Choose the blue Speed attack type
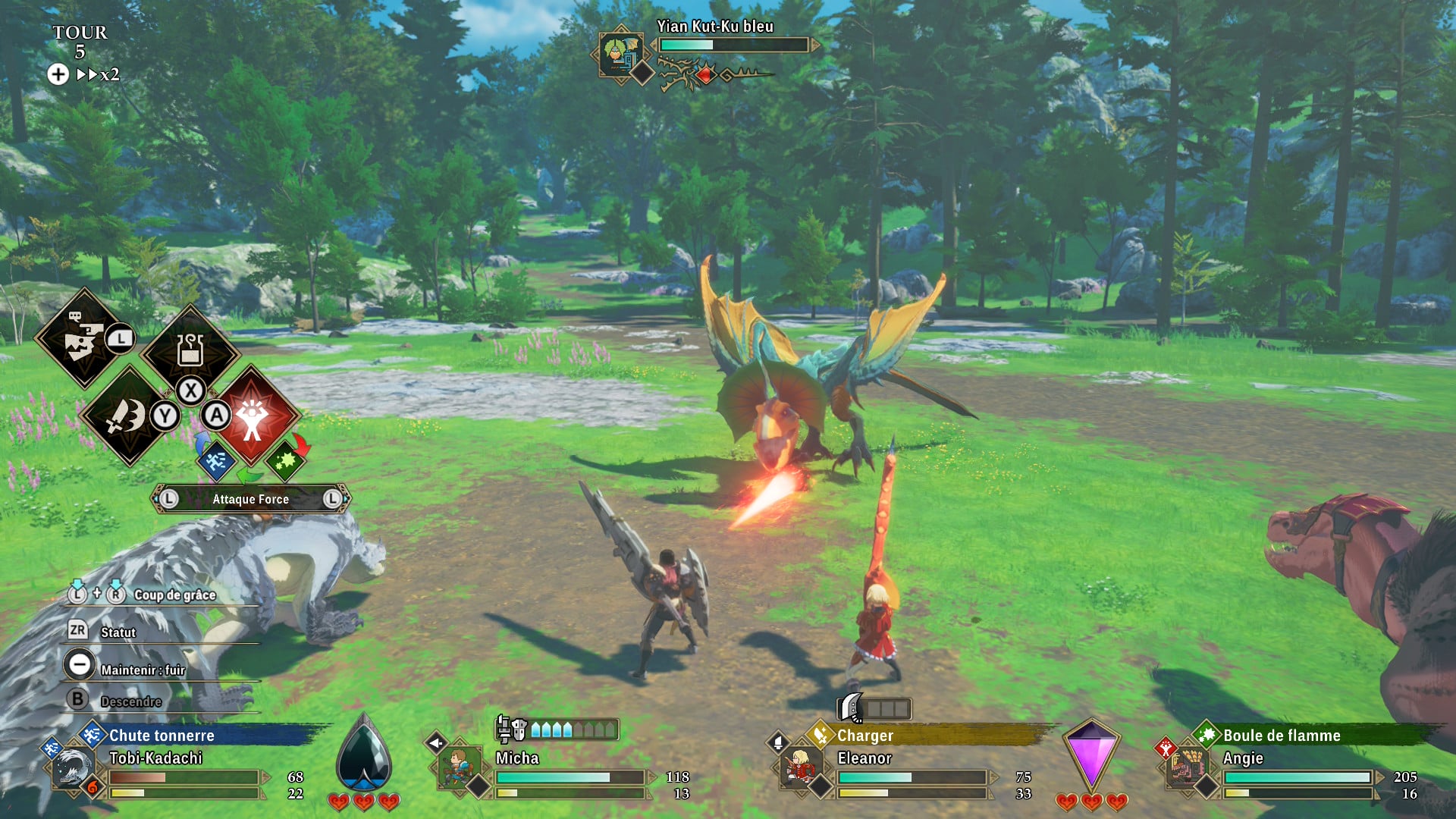This screenshot has height=819, width=1456. point(216,460)
